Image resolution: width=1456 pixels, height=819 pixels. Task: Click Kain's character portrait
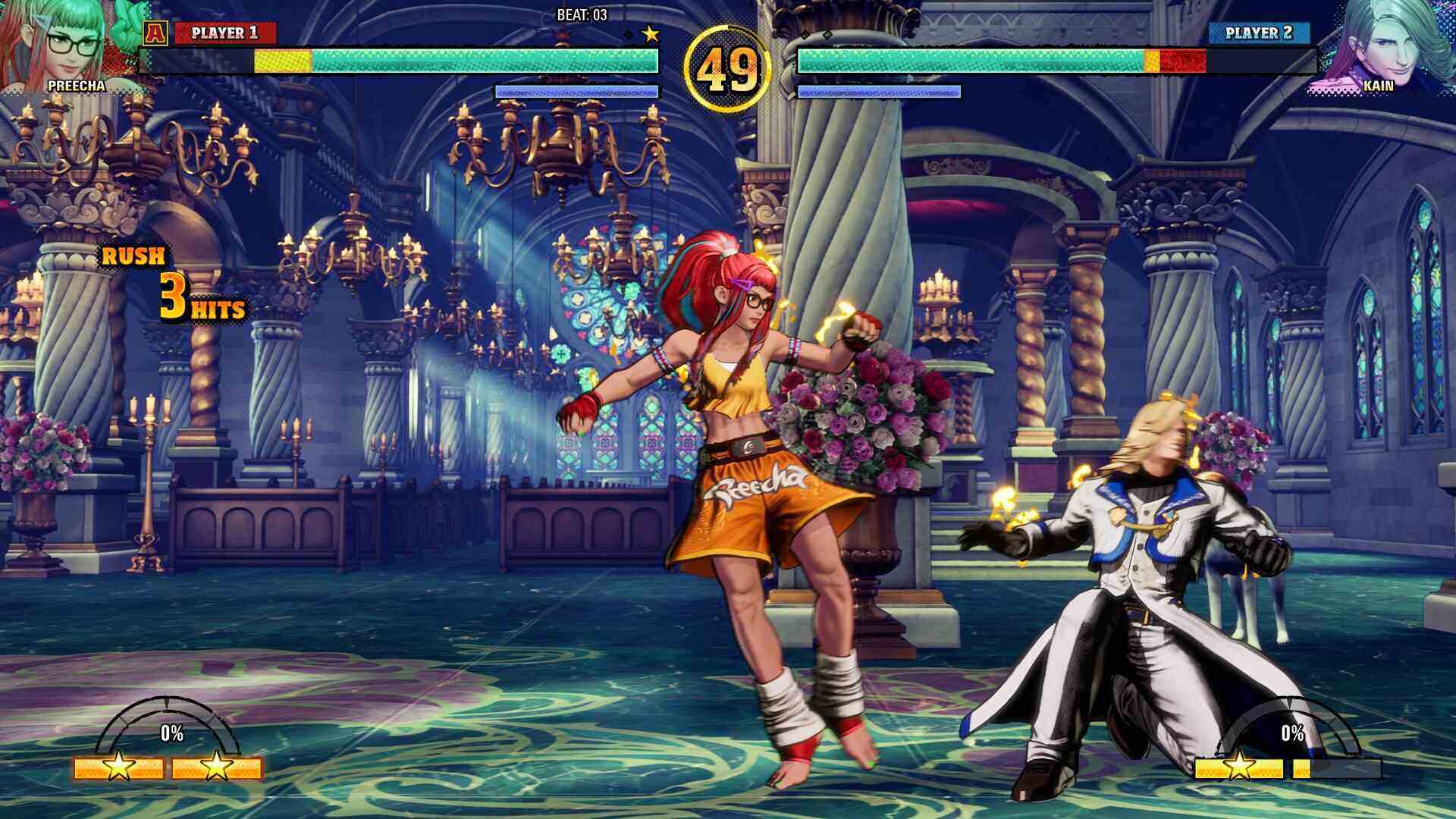click(1382, 42)
